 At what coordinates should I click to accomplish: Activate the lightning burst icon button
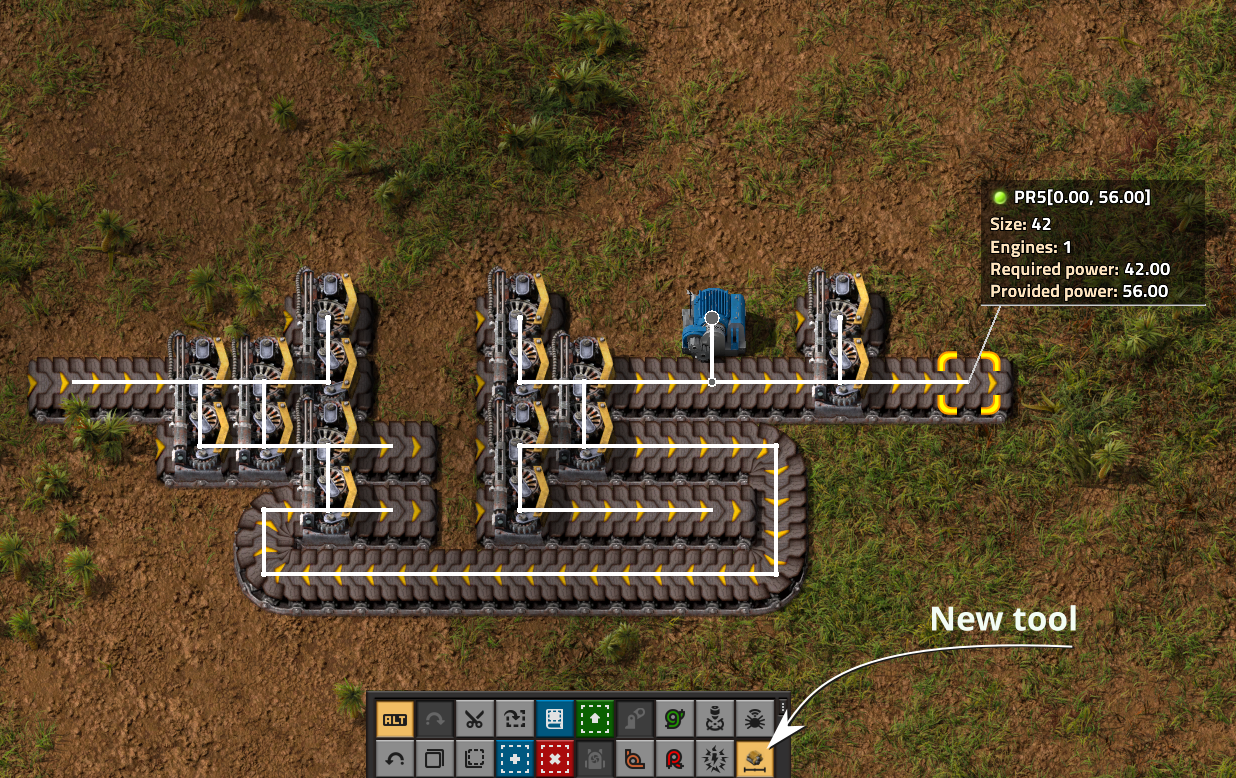click(714, 759)
